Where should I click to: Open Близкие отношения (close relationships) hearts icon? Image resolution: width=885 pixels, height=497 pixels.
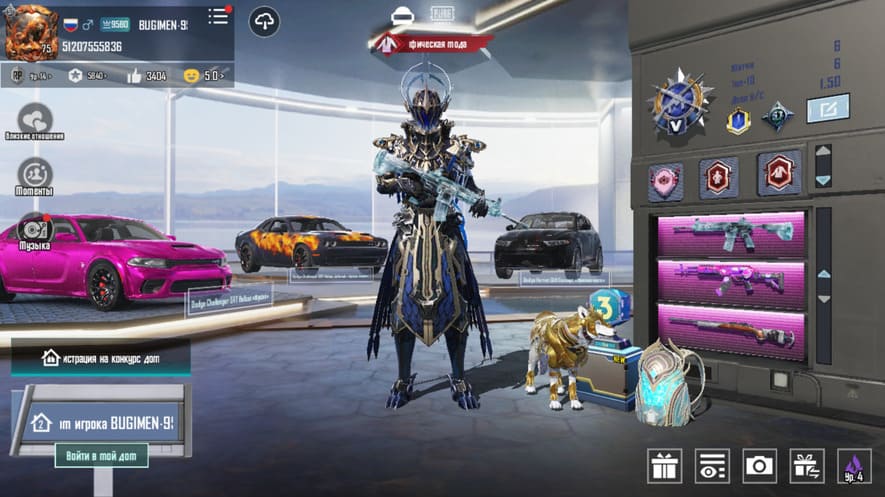coord(35,120)
